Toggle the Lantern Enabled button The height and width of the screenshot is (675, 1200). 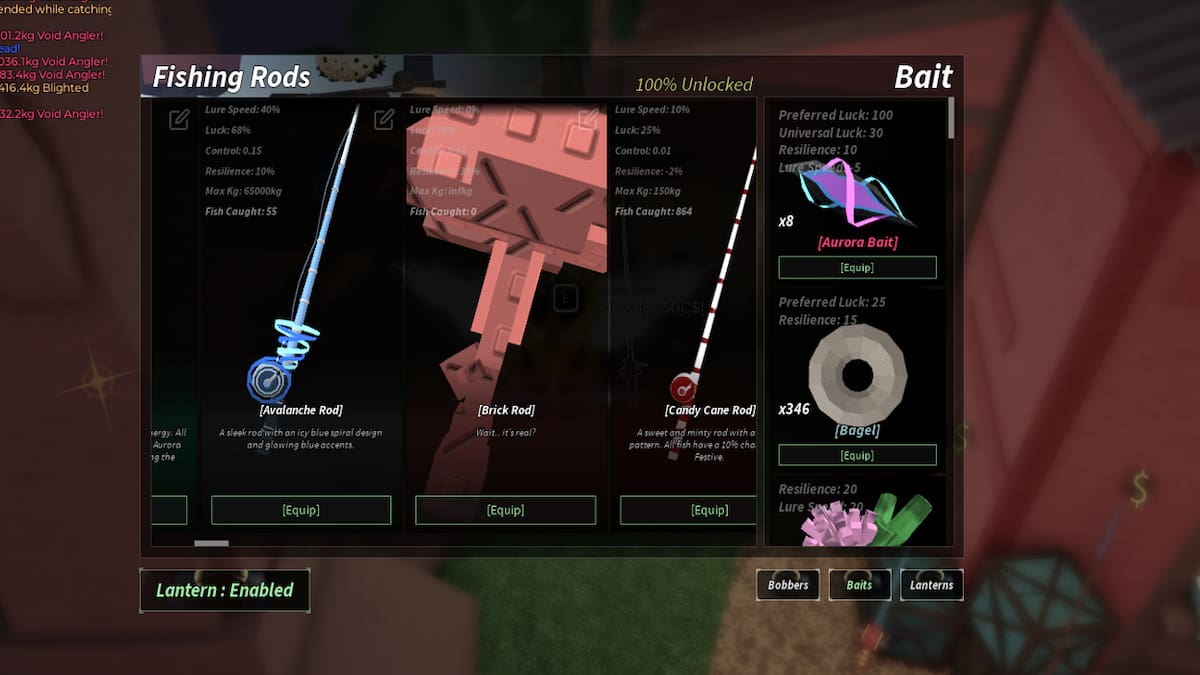[x=225, y=590]
